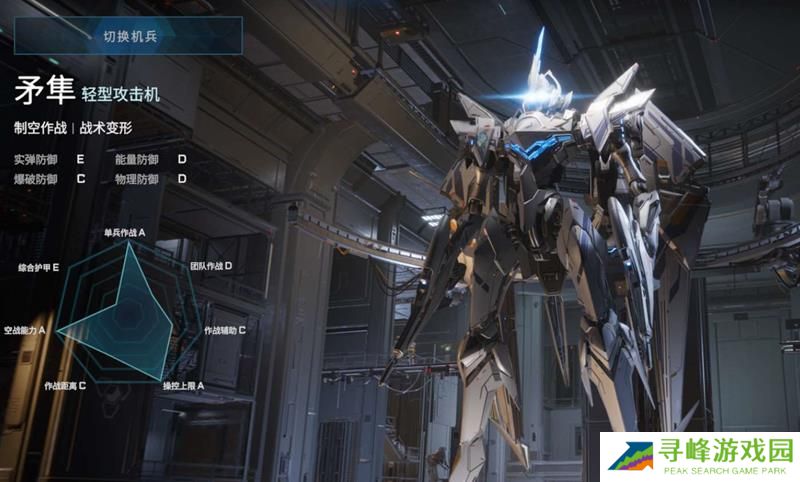
Task: Open the 切换机兵 switch mech button
Action: click(x=129, y=36)
